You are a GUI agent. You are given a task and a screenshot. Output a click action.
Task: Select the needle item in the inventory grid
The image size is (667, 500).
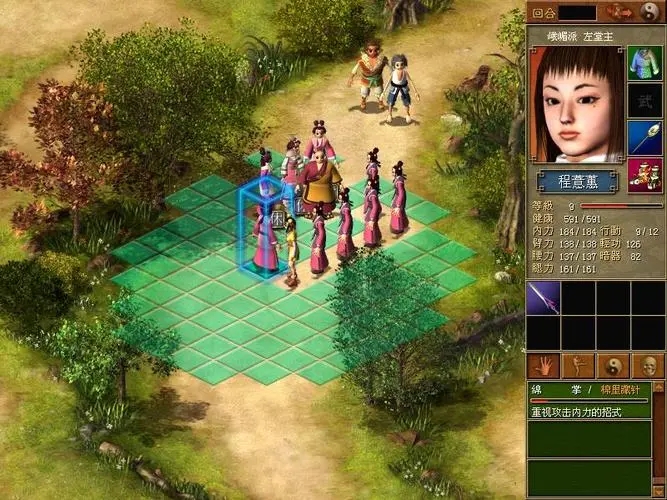point(543,297)
